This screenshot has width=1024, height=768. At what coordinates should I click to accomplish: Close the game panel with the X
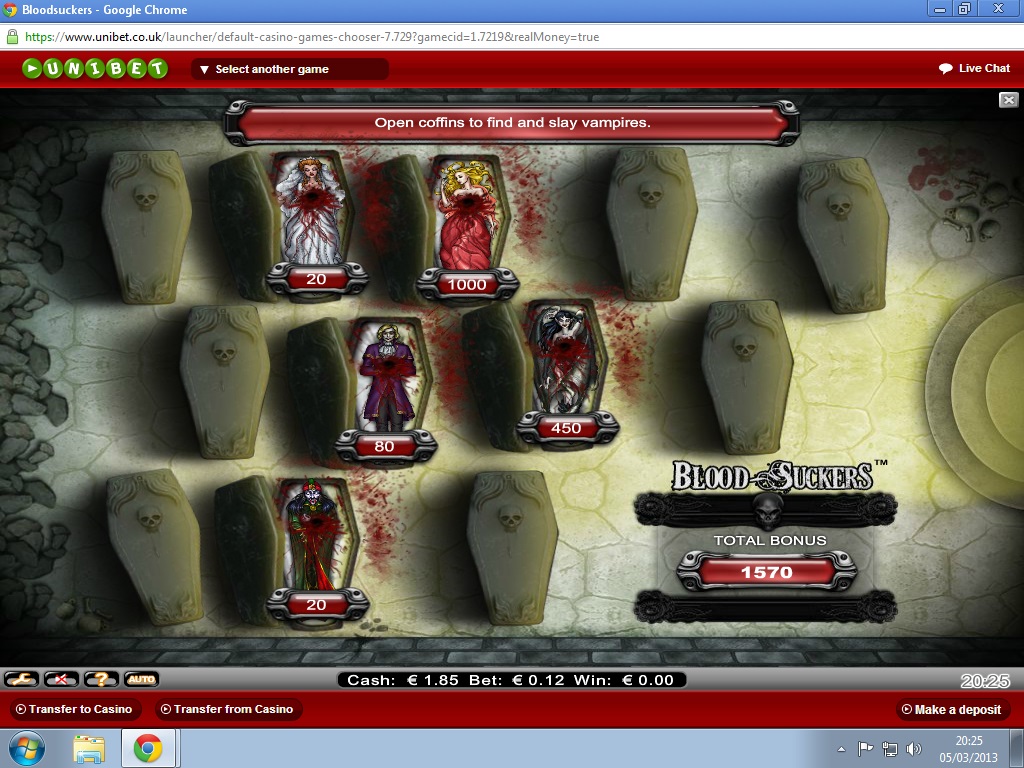tap(1009, 100)
